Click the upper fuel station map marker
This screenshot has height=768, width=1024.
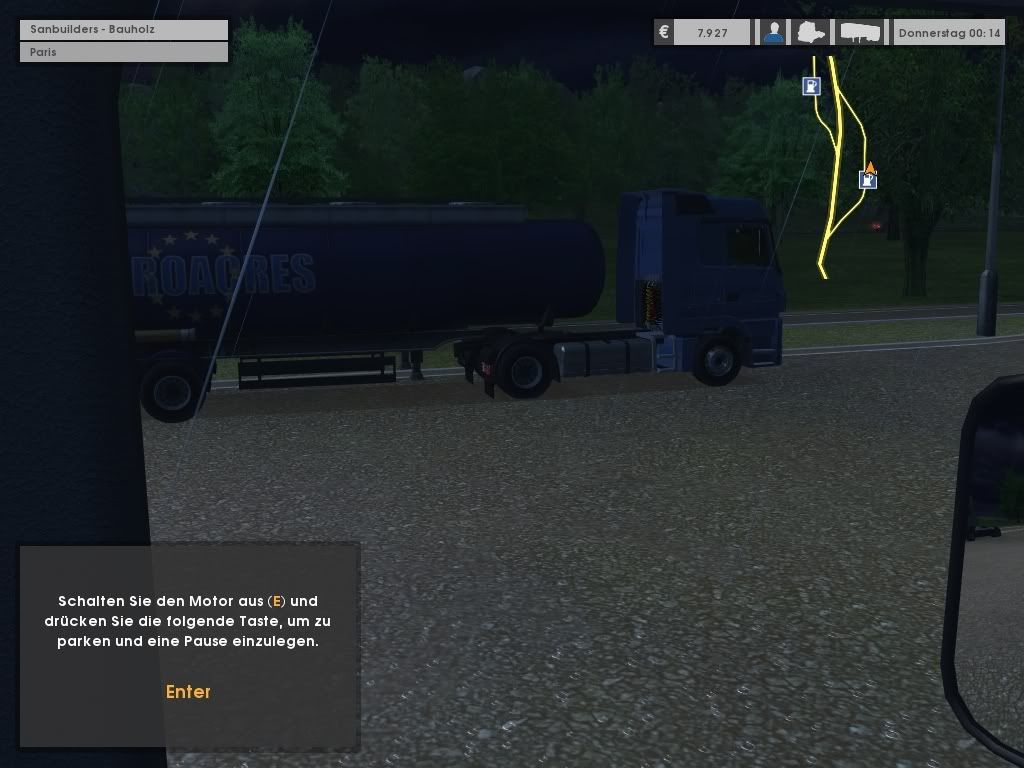pos(811,87)
